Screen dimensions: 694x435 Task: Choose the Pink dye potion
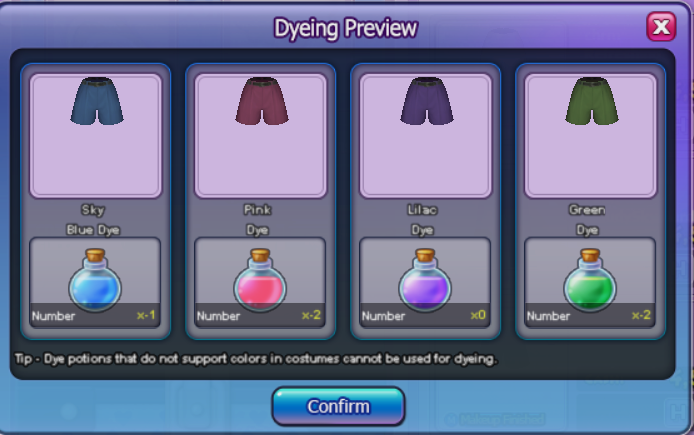point(260,282)
